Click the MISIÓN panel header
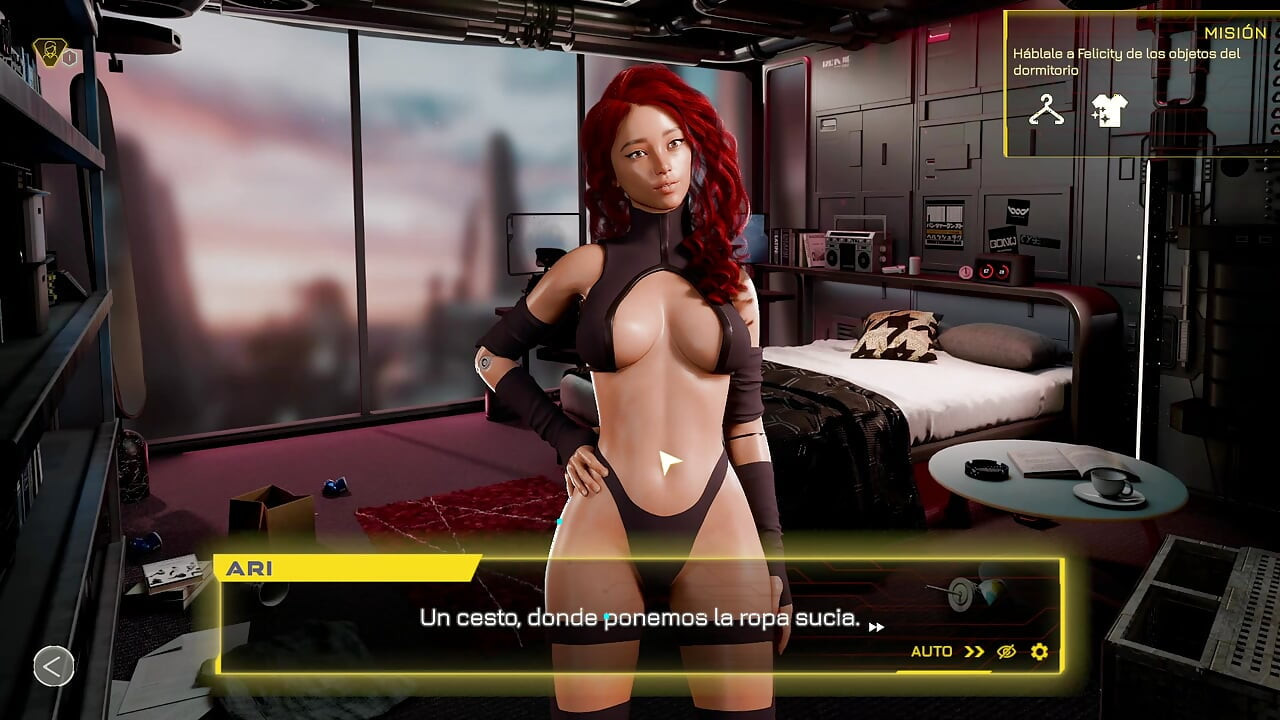 [1237, 32]
